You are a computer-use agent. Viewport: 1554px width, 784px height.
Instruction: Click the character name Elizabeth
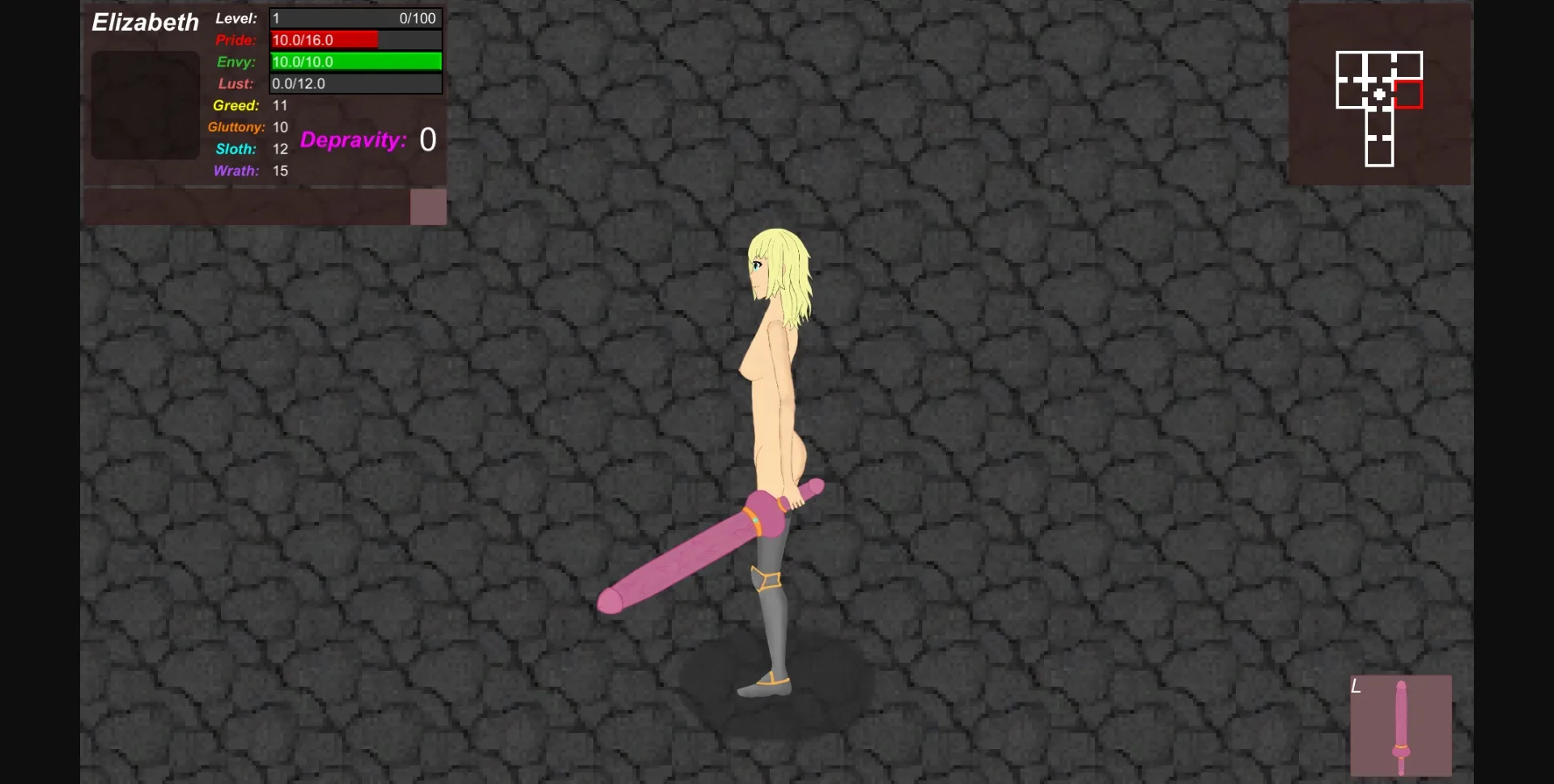145,22
